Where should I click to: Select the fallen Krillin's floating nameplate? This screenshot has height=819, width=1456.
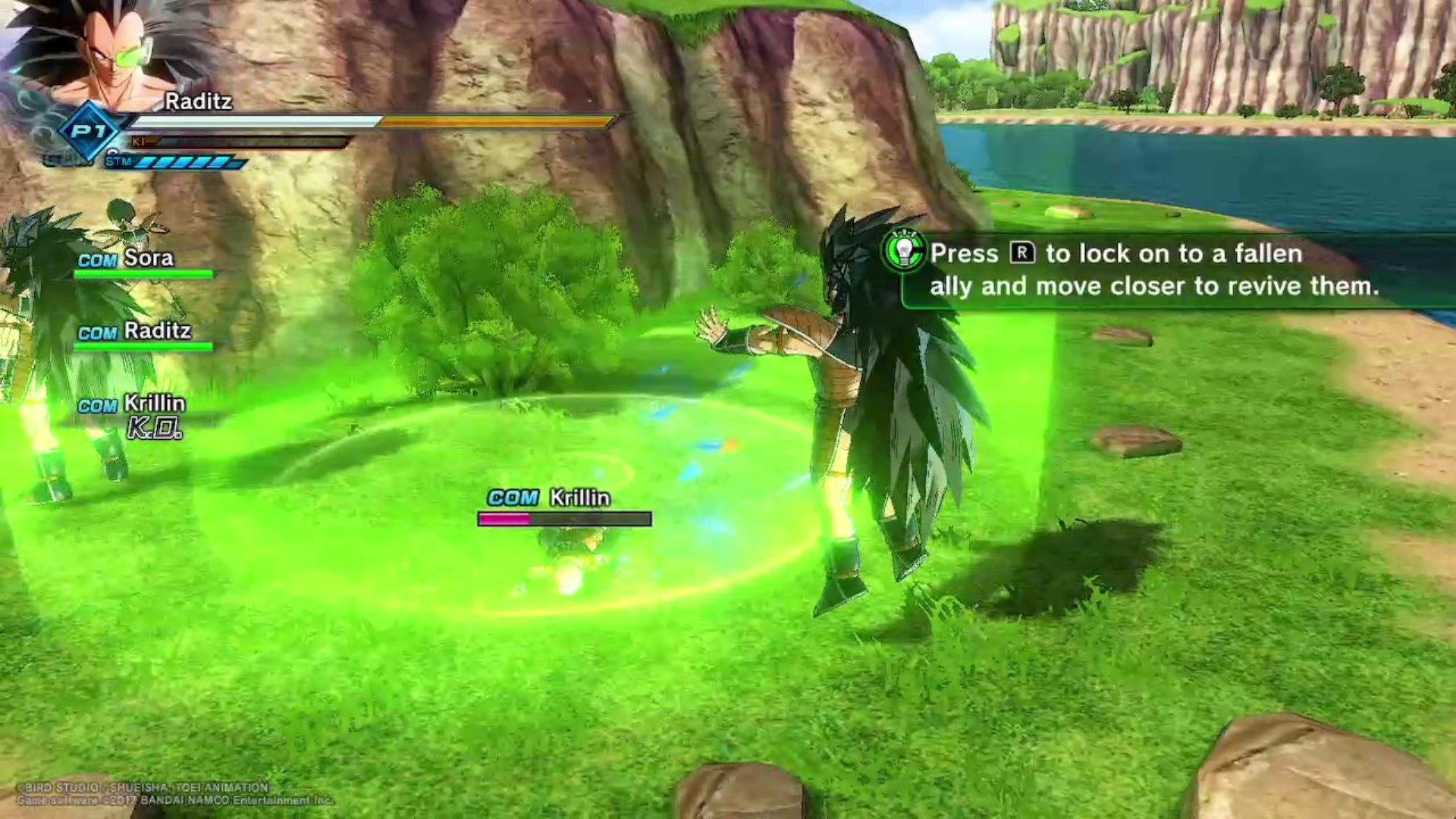[564, 506]
